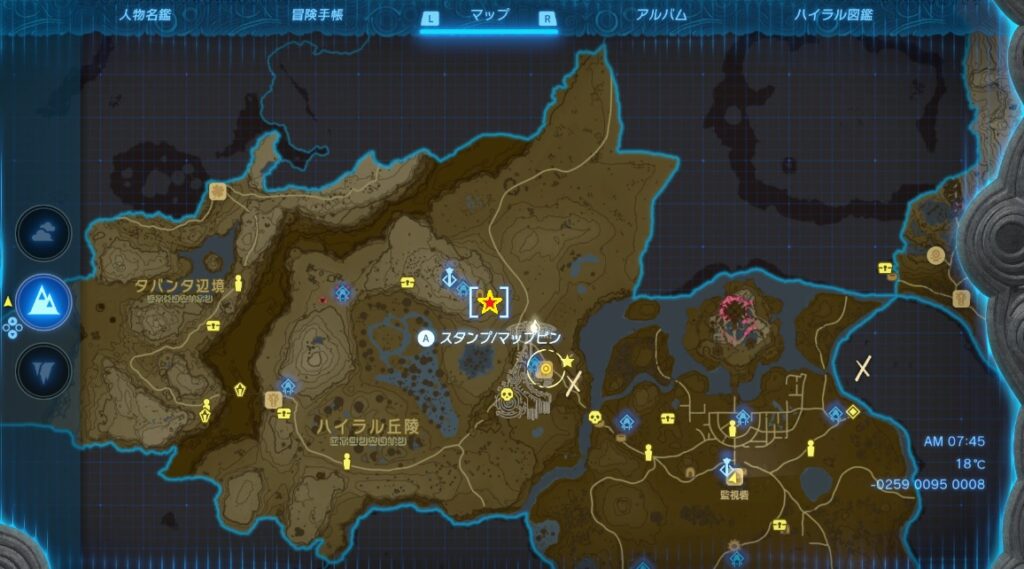Click the red star stamp inside the cursor brackets

[x=489, y=301]
